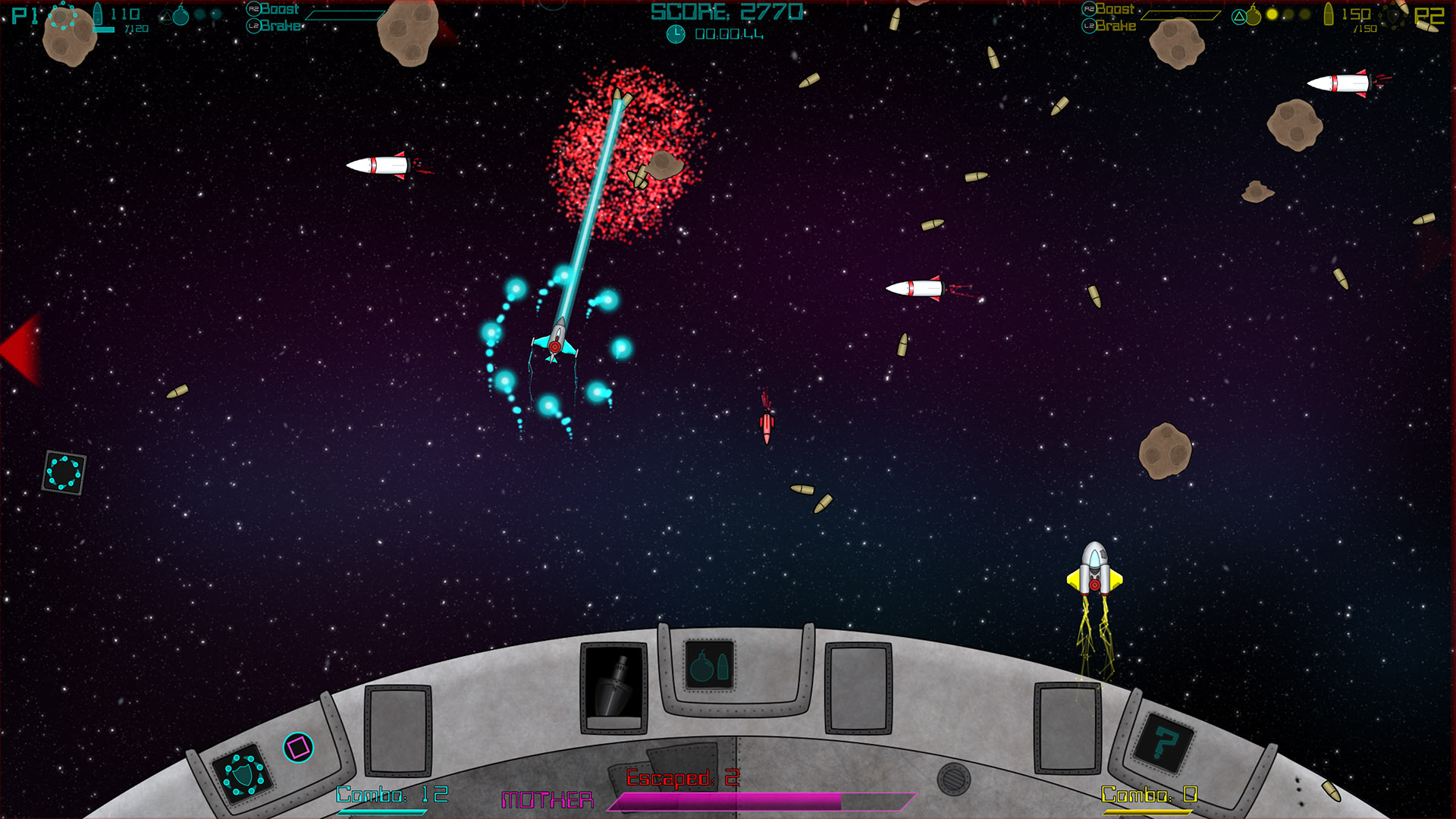Toggle the magenta square button prompt
This screenshot has height=819, width=1456.
[x=299, y=747]
